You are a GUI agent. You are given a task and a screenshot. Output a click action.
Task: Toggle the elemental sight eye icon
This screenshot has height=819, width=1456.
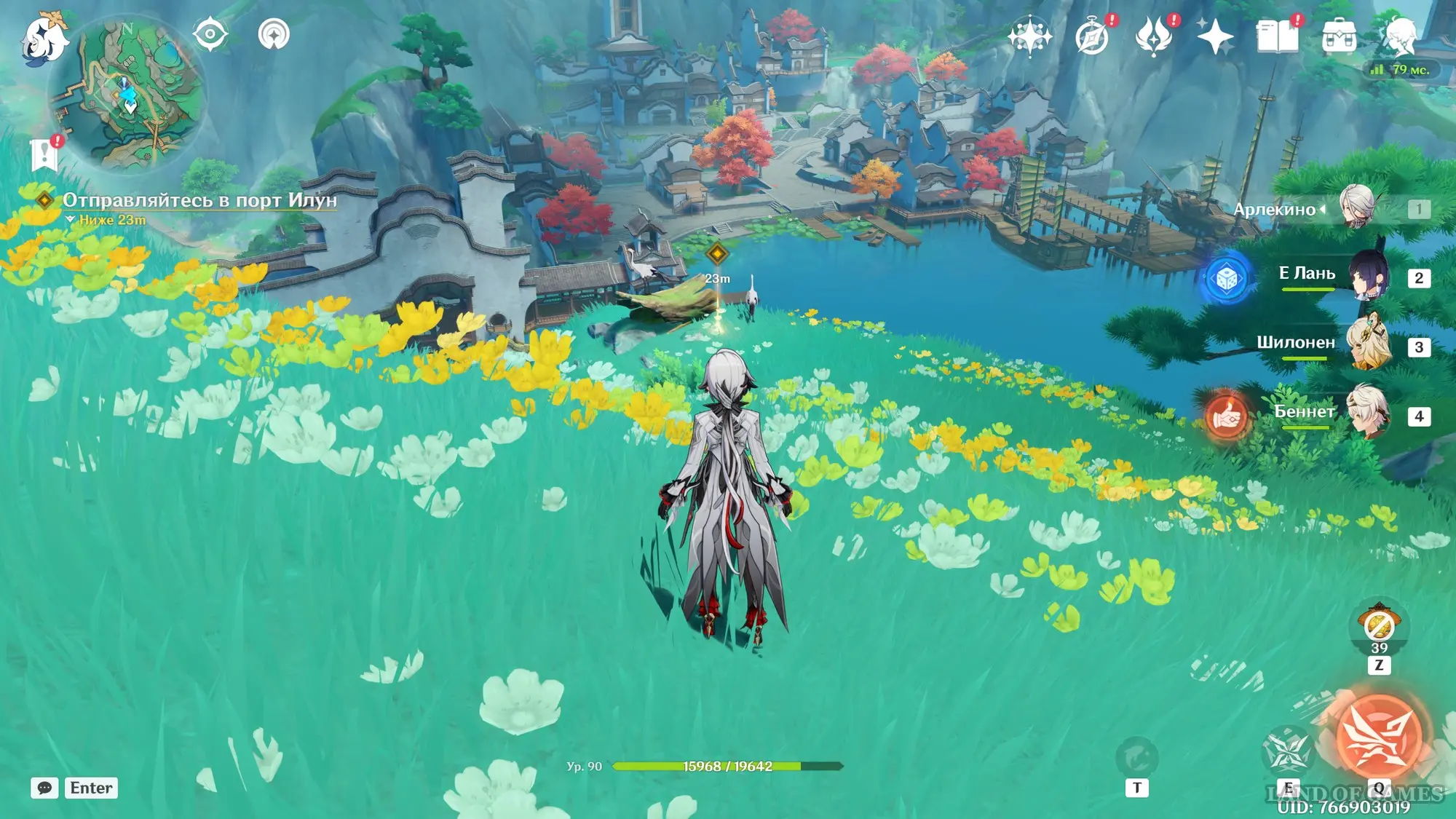click(210, 34)
